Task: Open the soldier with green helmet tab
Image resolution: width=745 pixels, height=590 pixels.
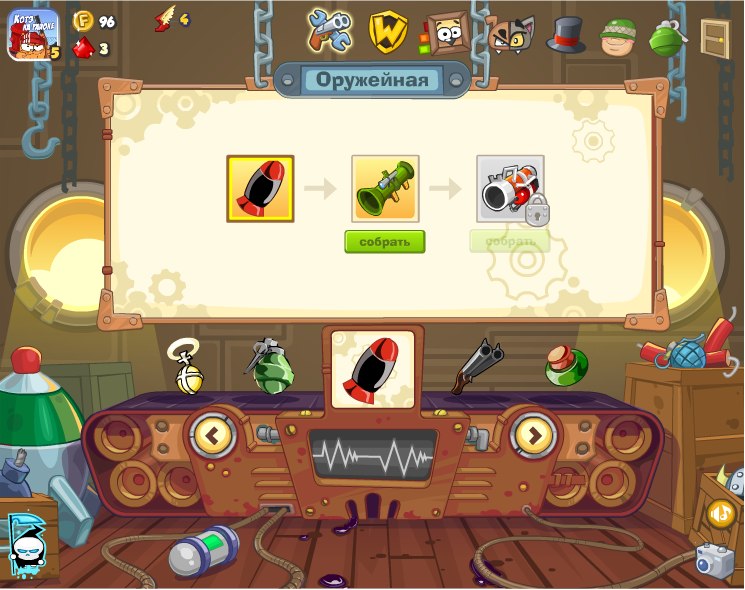Action: coord(618,37)
